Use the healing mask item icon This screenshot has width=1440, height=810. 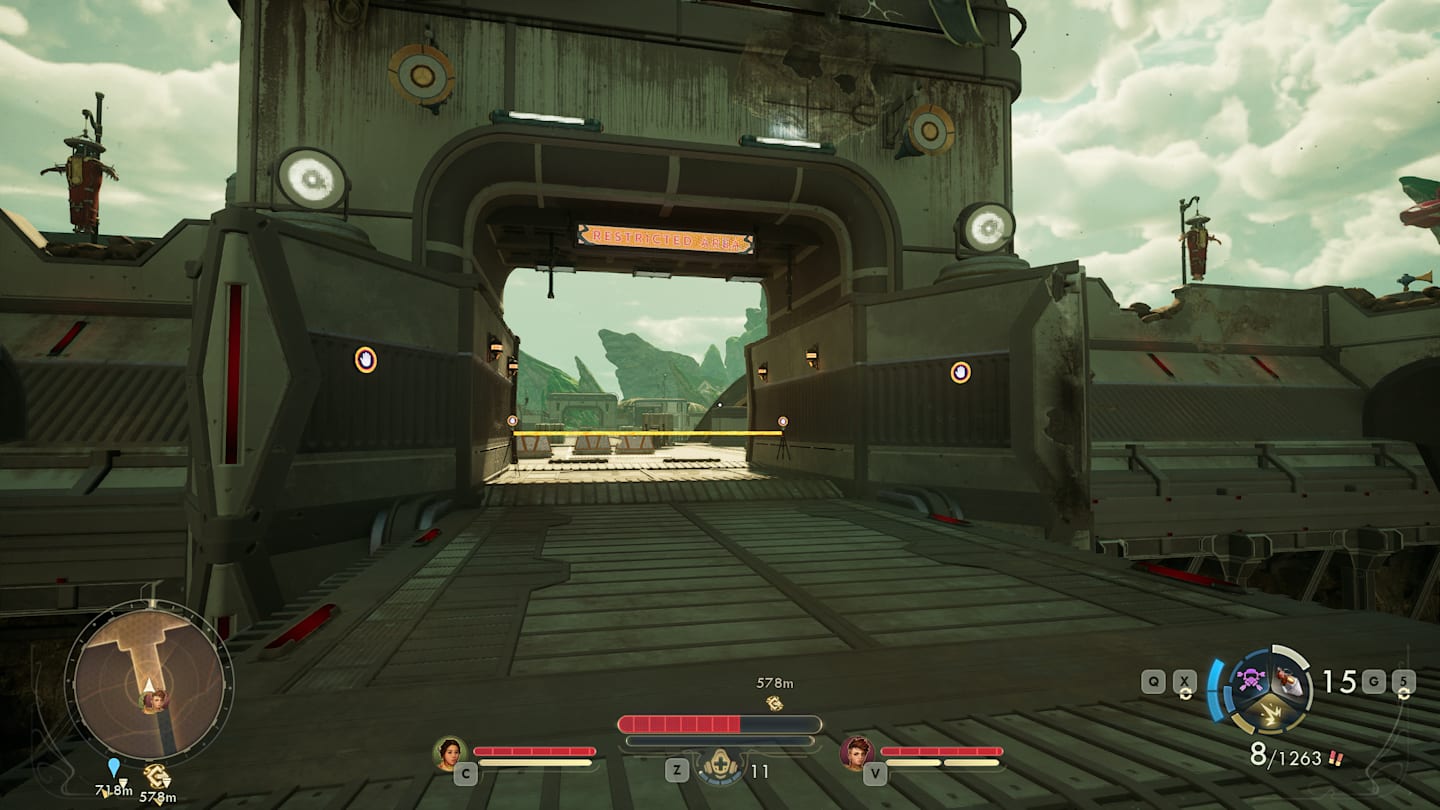coord(719,767)
